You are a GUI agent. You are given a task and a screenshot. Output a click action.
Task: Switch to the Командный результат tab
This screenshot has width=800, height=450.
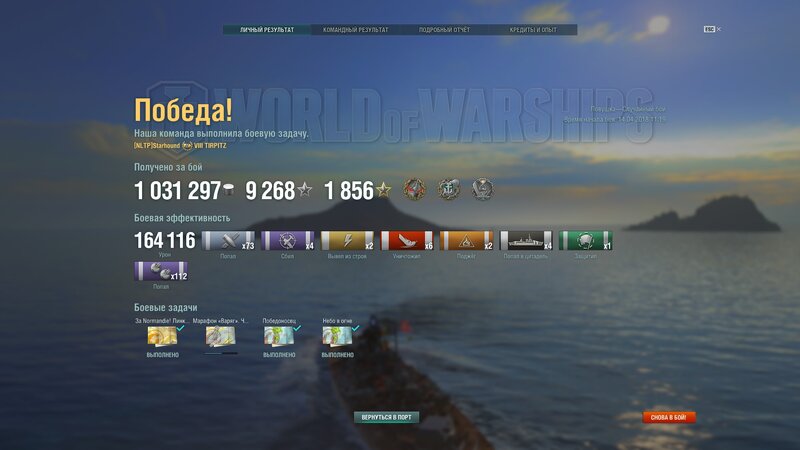(x=355, y=30)
